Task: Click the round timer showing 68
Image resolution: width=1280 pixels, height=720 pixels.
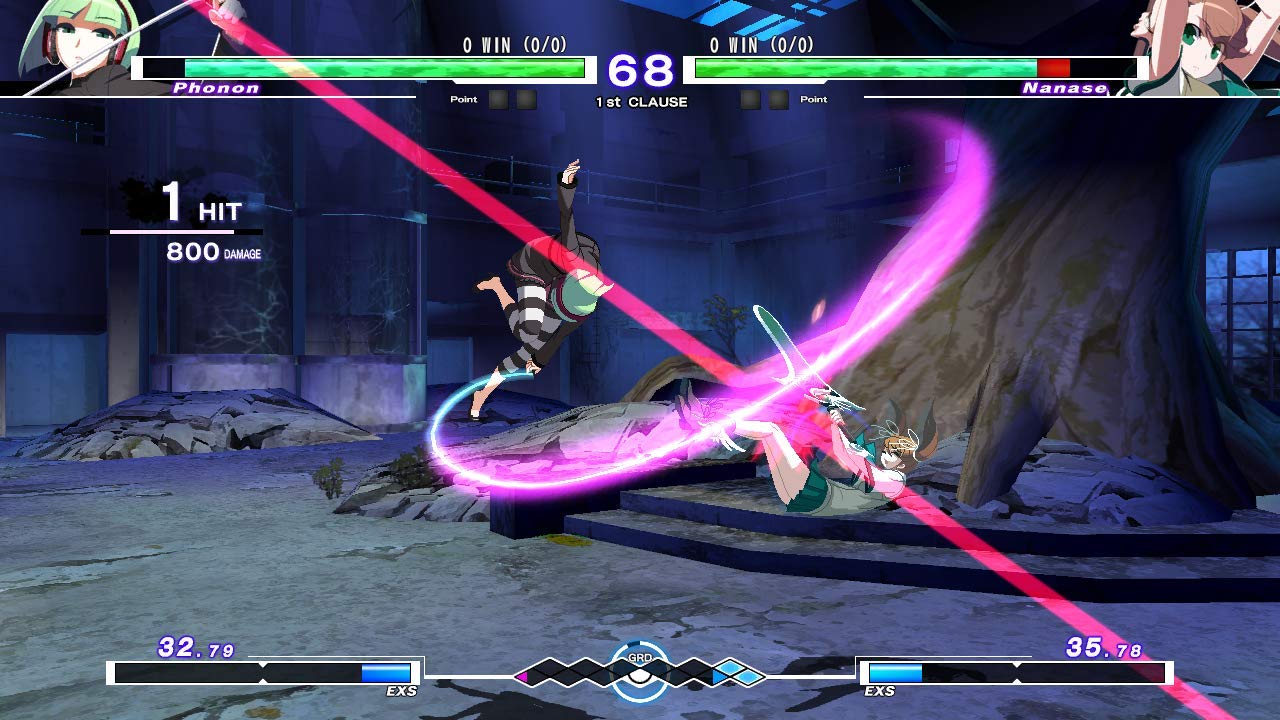Action: click(x=643, y=68)
